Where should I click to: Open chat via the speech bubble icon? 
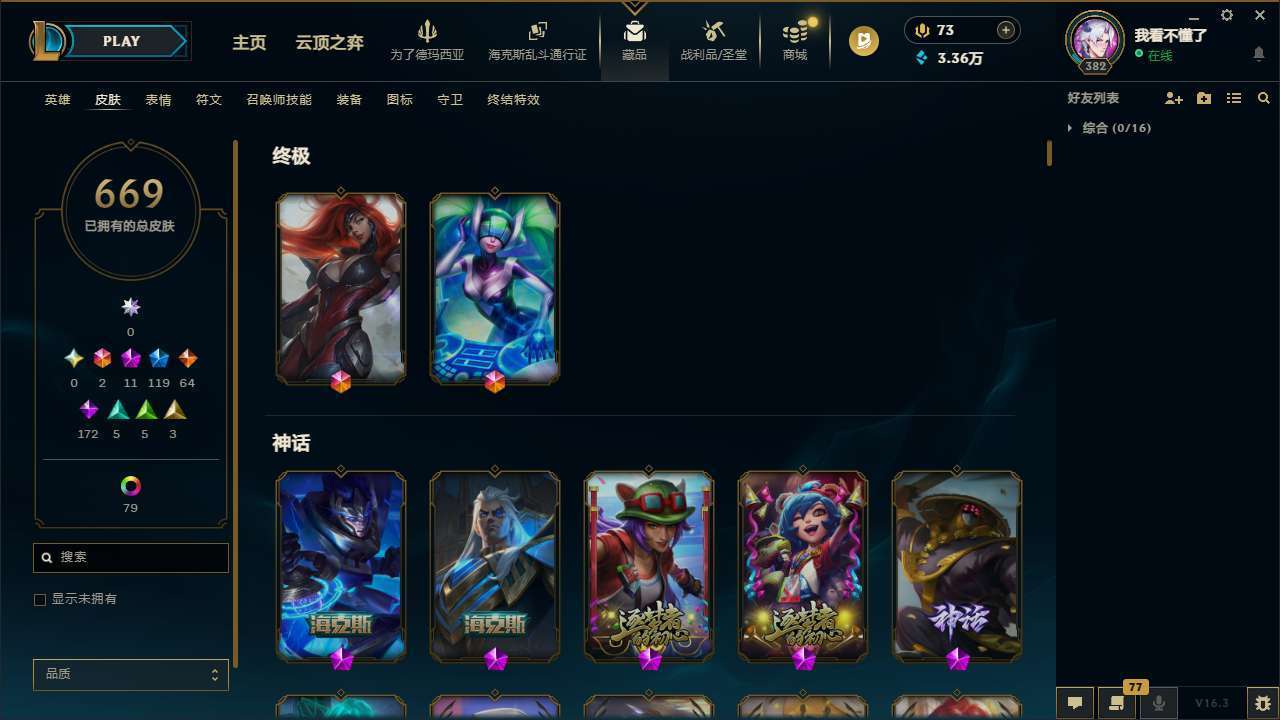click(x=1074, y=703)
